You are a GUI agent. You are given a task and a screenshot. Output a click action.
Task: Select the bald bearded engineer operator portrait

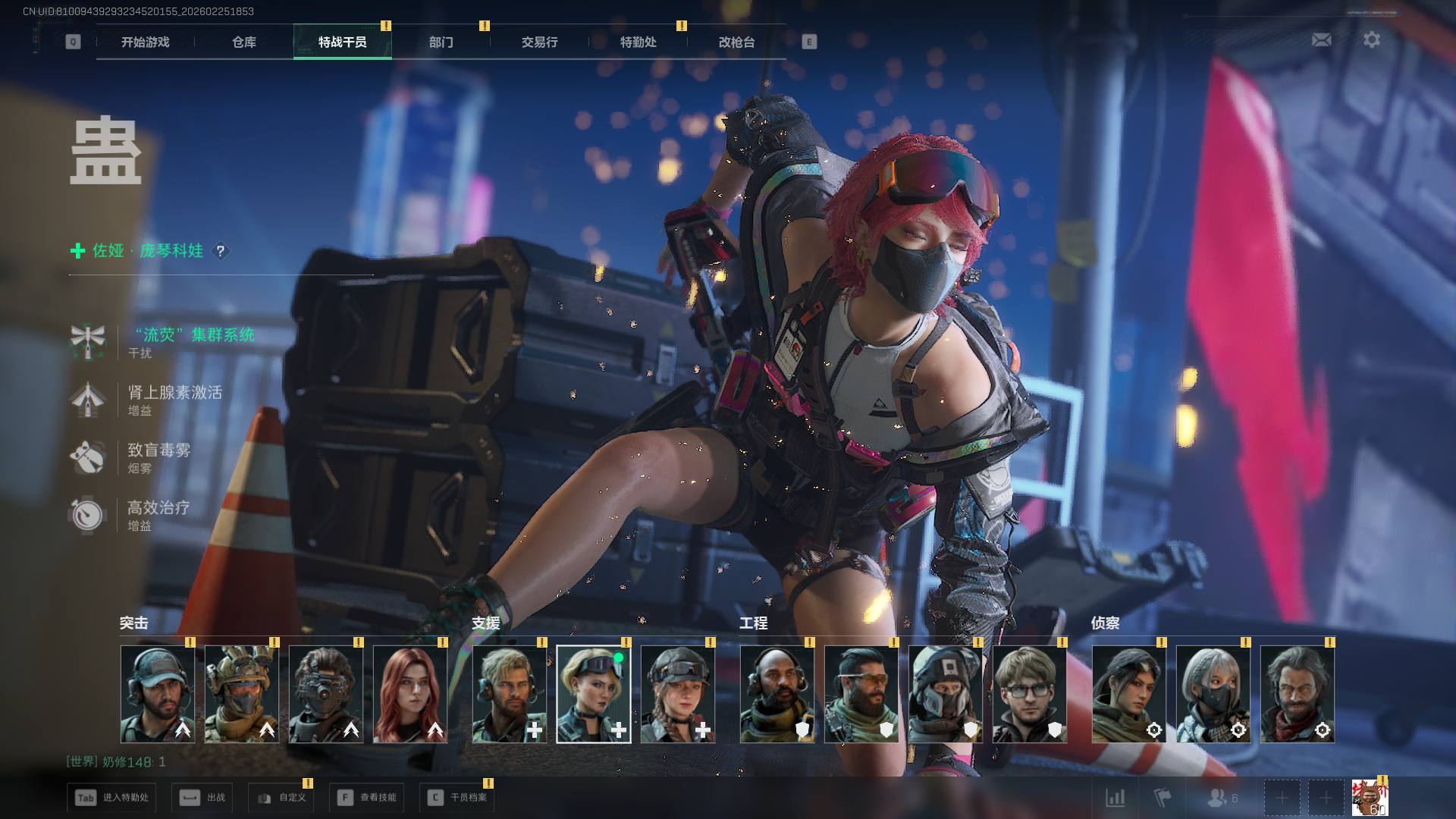tap(777, 694)
